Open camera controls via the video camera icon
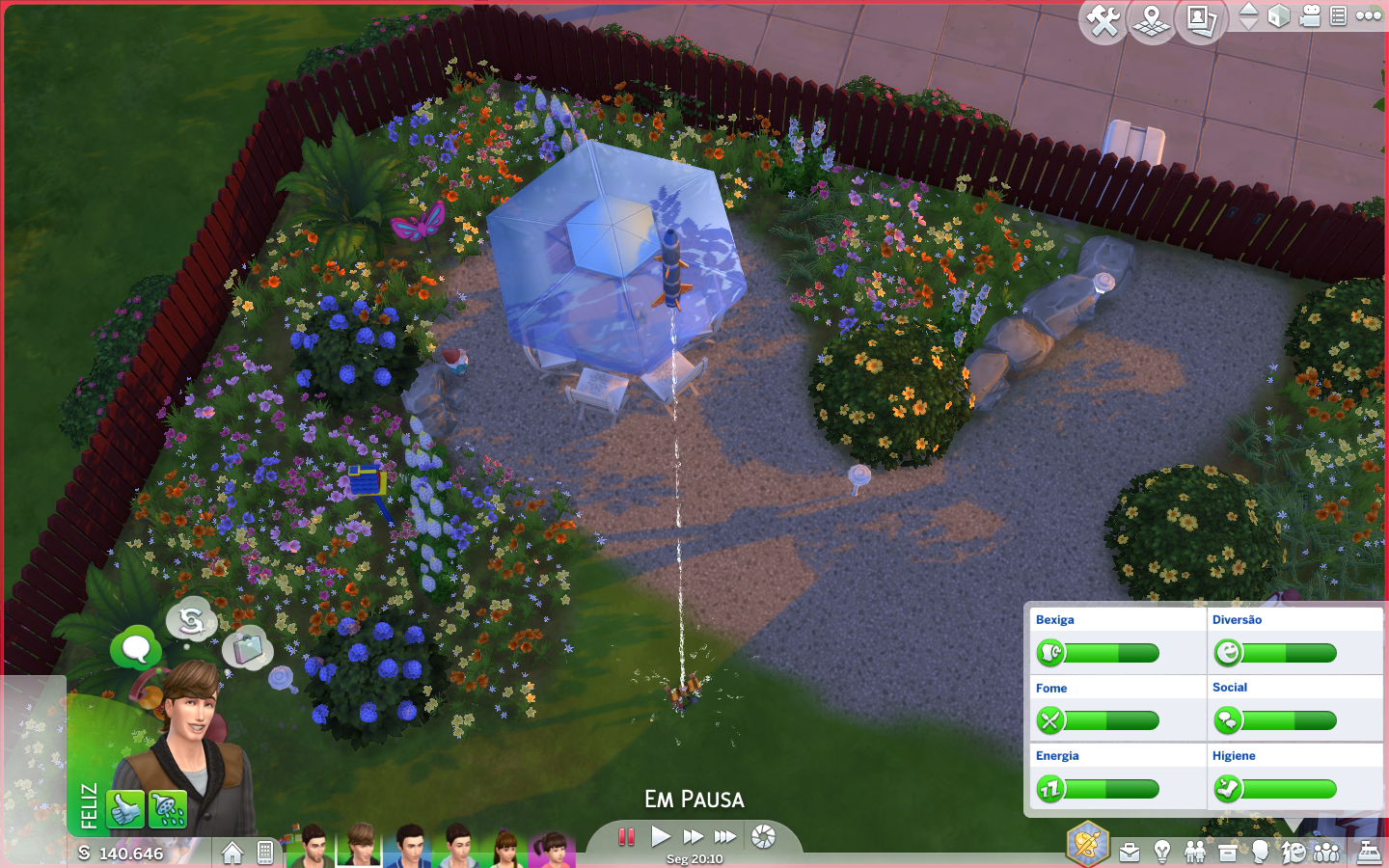1389x868 pixels. pos(1310,16)
